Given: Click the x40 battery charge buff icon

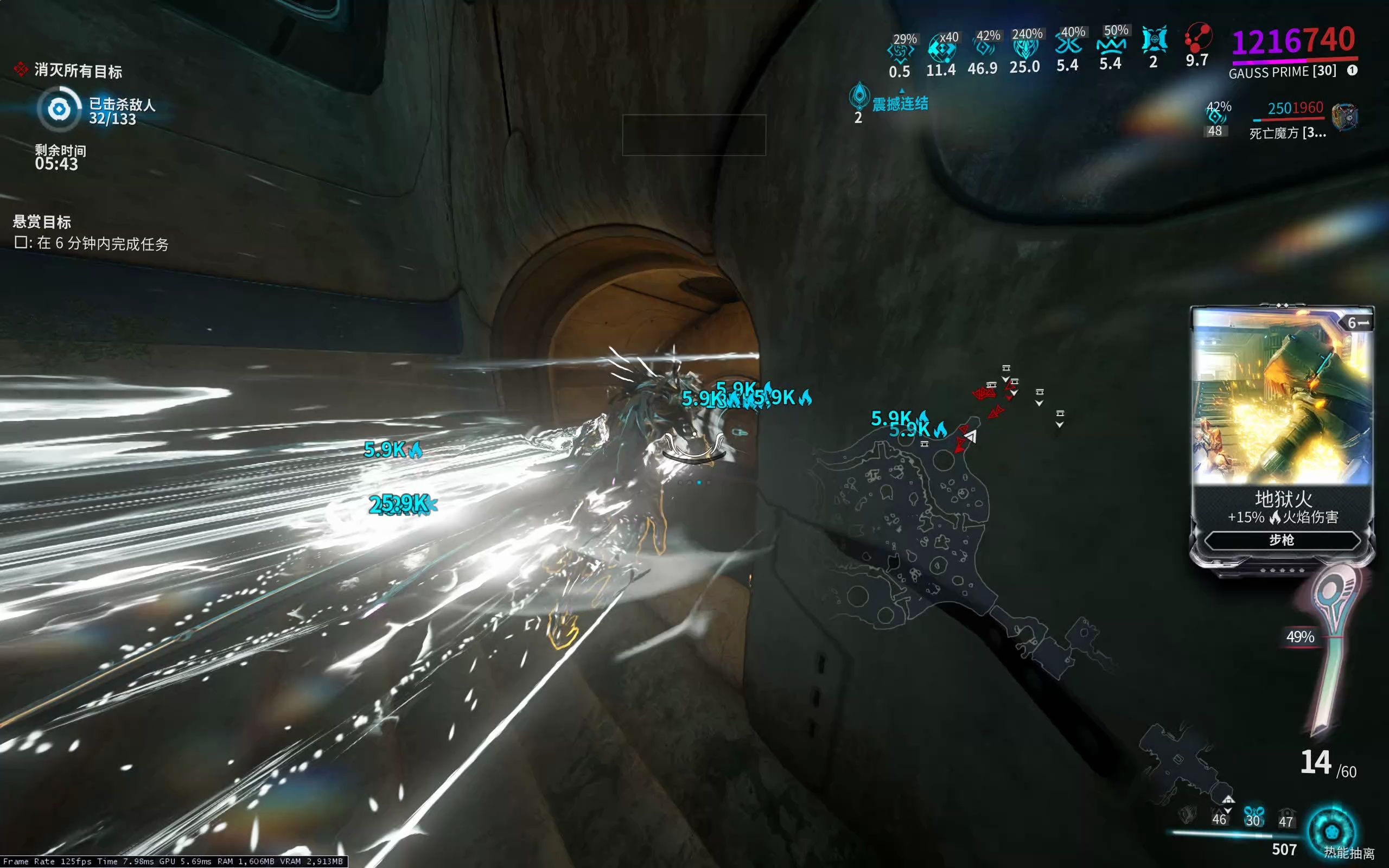Looking at the screenshot, I should [x=941, y=49].
